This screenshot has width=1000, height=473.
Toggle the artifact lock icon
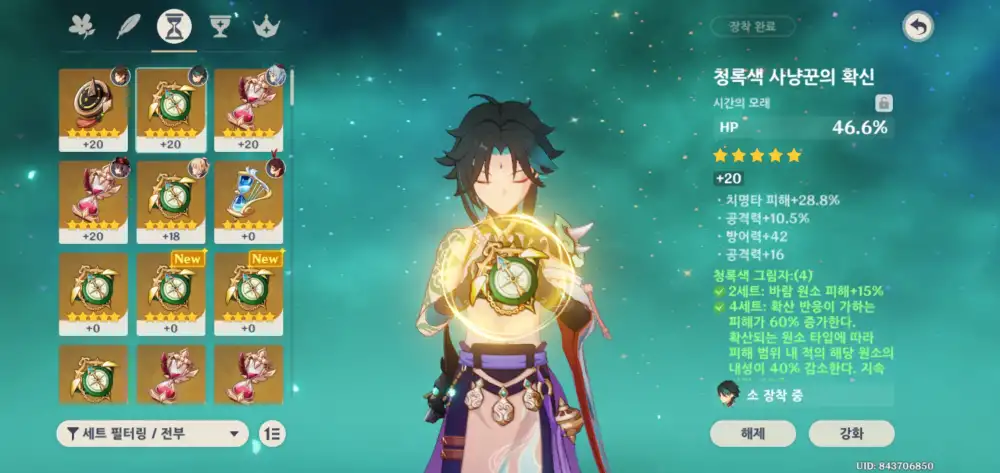(884, 102)
